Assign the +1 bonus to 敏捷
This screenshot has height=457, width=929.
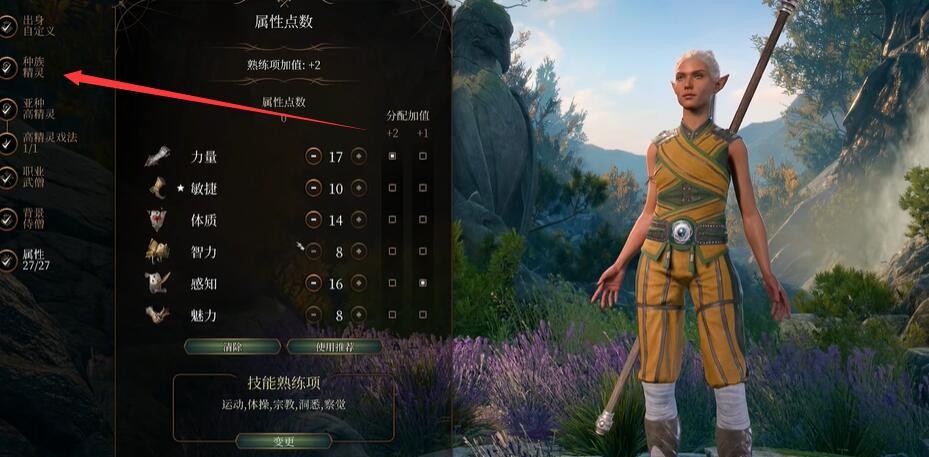coord(422,188)
